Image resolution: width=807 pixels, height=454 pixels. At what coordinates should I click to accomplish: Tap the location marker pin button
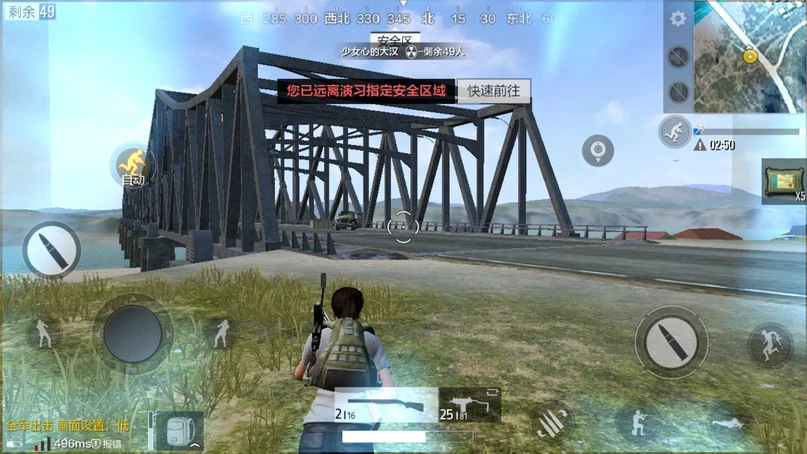click(598, 150)
